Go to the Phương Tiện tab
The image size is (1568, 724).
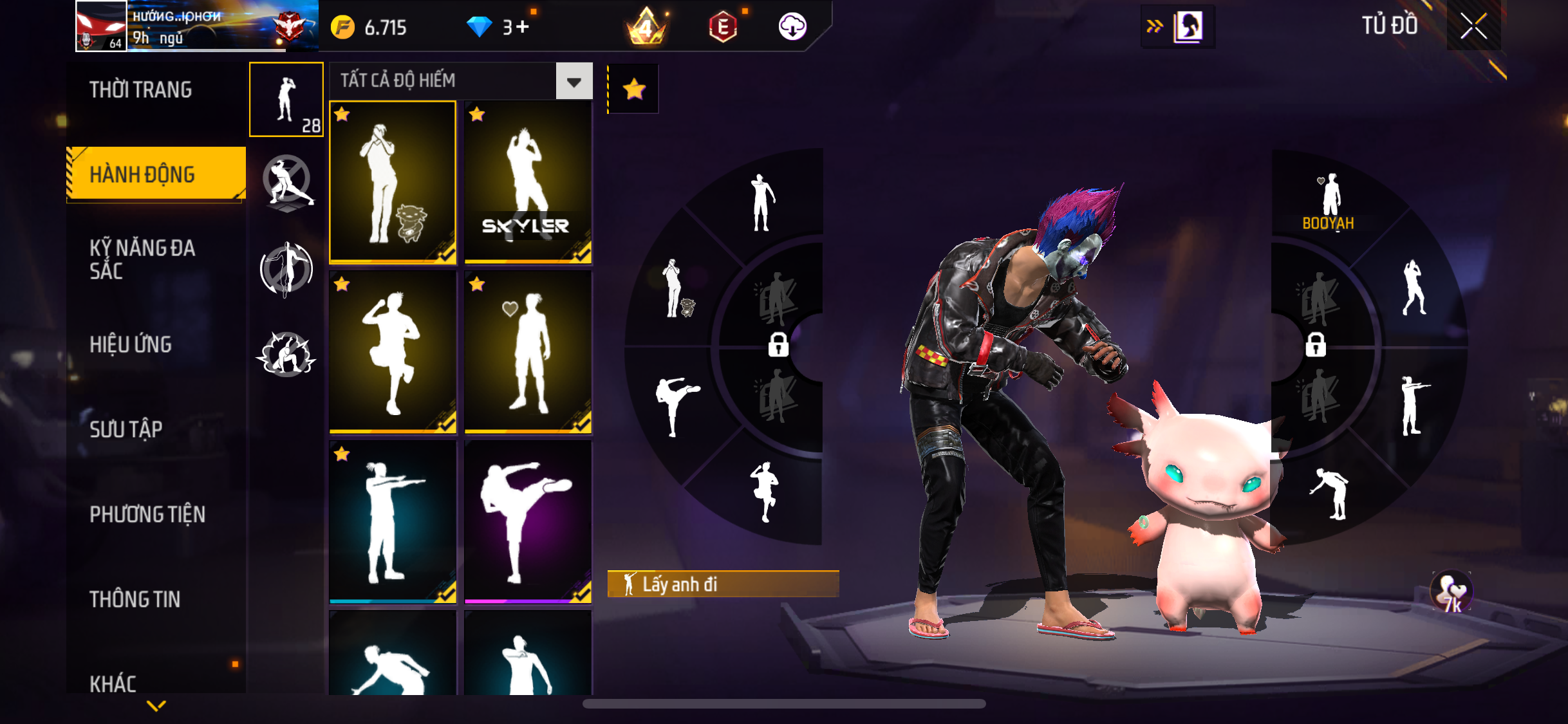click(x=147, y=514)
